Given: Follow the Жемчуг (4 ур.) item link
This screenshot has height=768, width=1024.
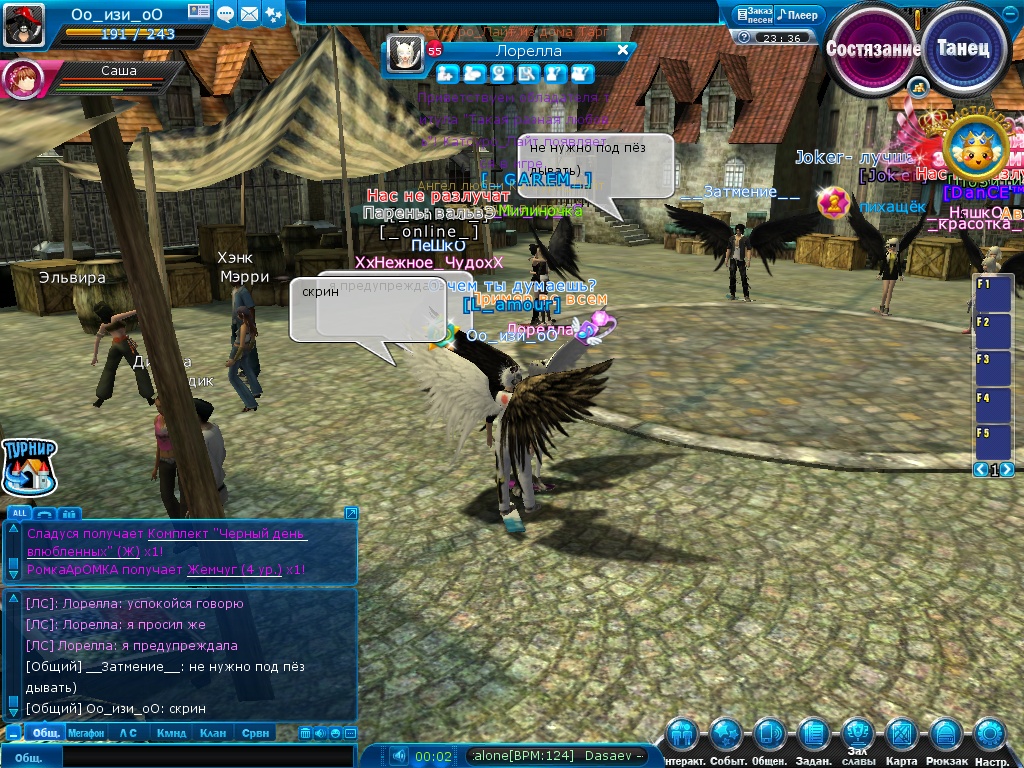Looking at the screenshot, I should point(234,569).
